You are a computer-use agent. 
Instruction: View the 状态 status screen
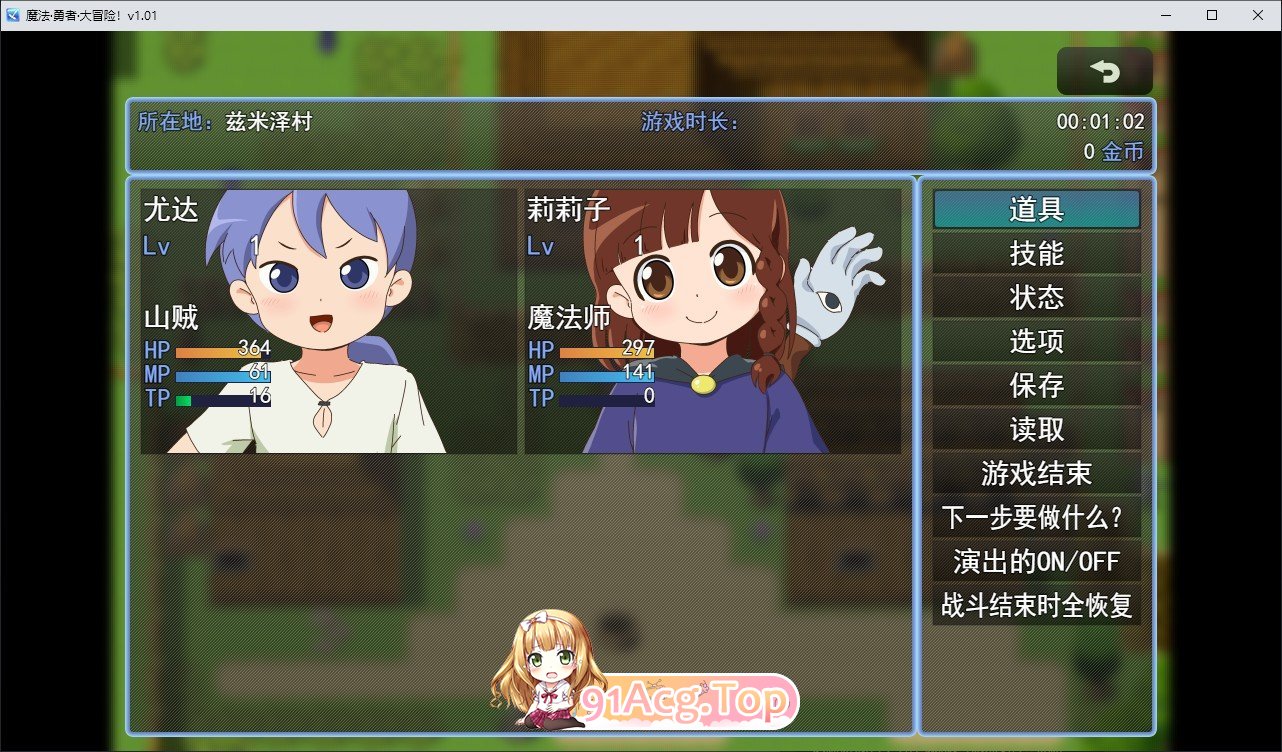point(1036,297)
